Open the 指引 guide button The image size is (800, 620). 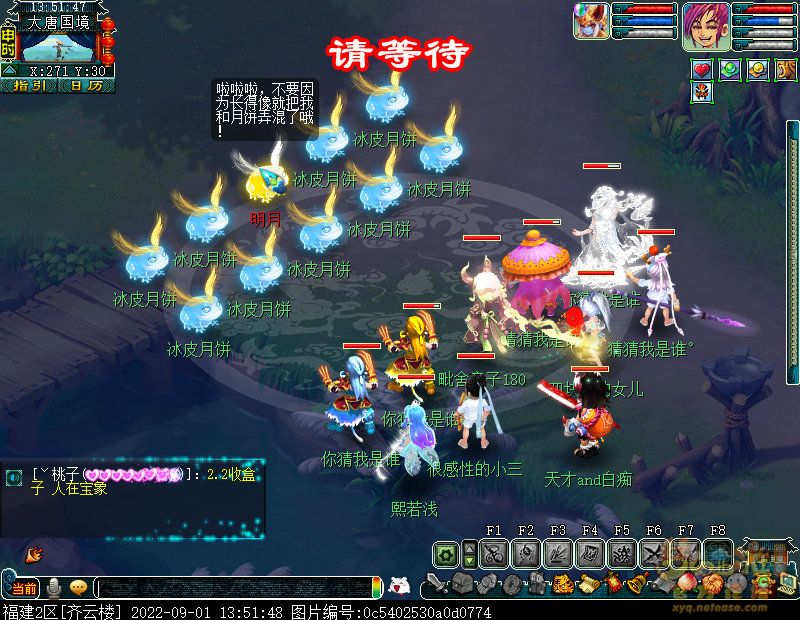(31, 86)
